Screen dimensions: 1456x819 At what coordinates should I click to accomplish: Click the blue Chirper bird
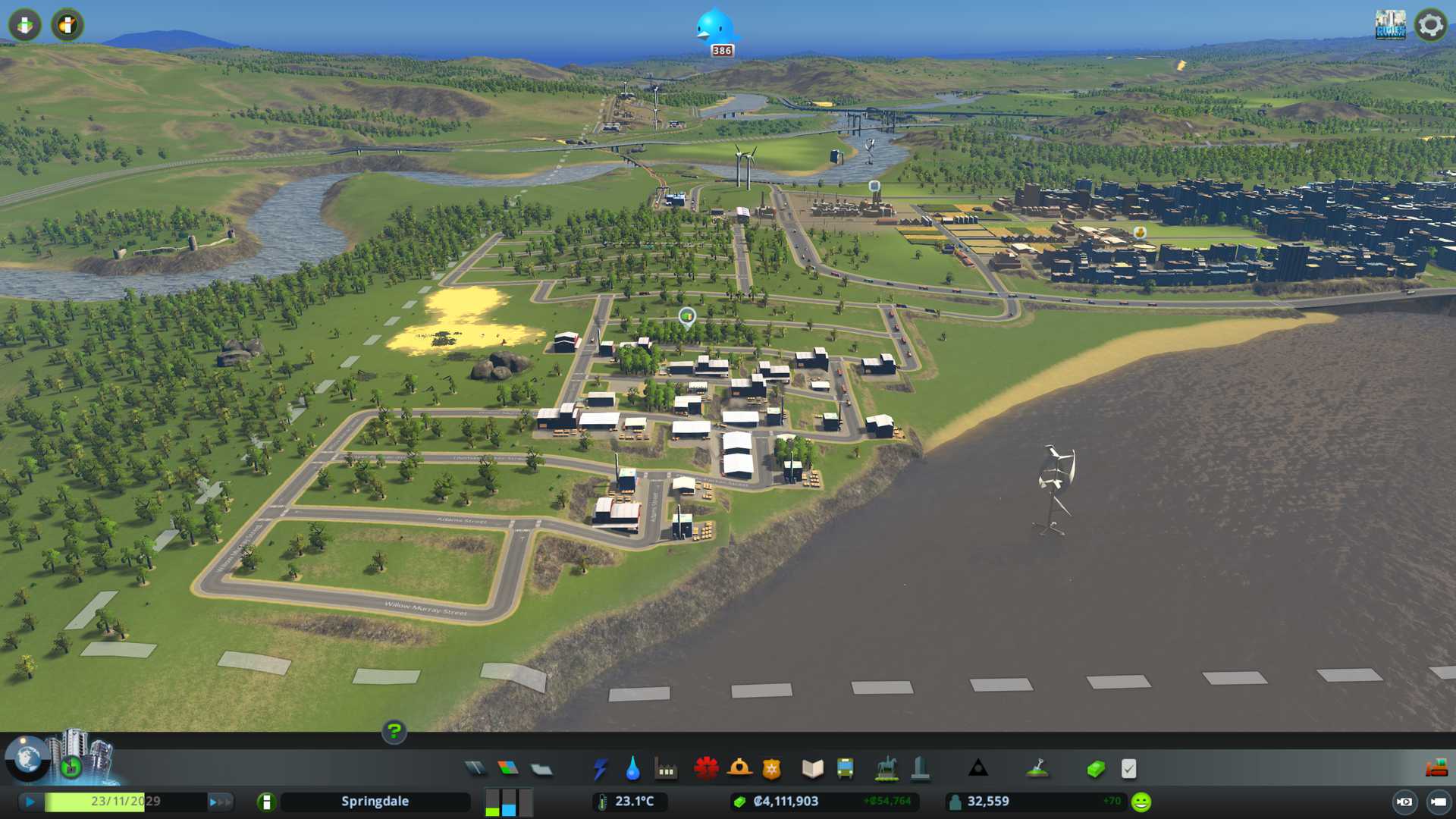click(x=714, y=27)
